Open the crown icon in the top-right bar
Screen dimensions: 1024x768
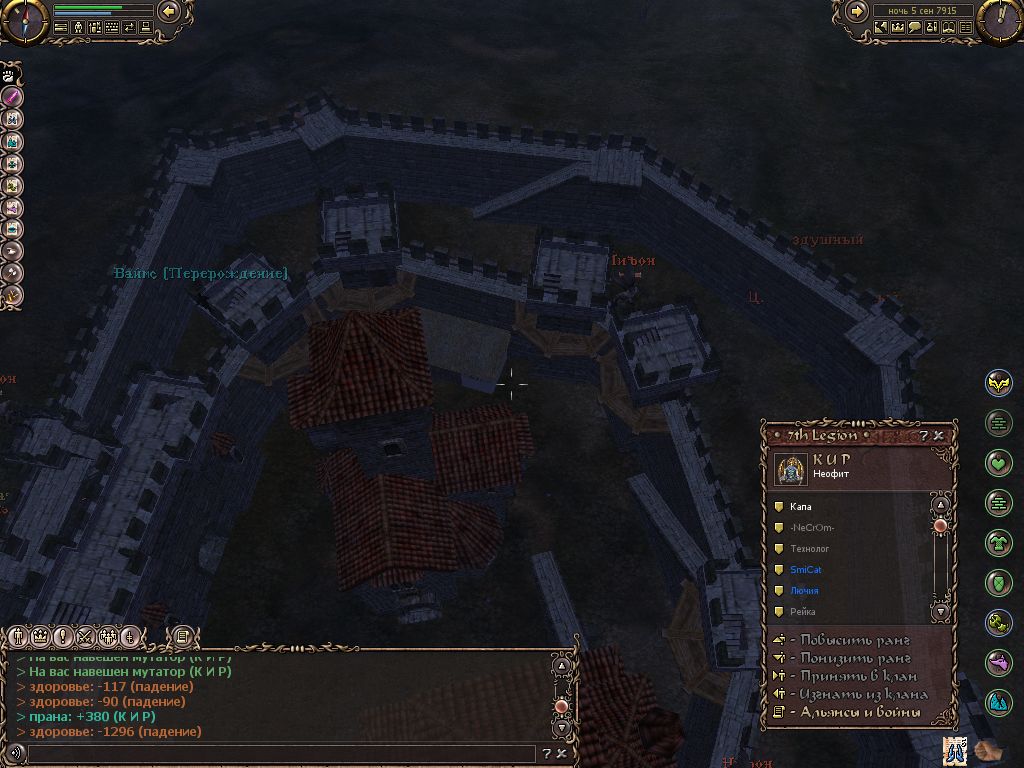(897, 27)
